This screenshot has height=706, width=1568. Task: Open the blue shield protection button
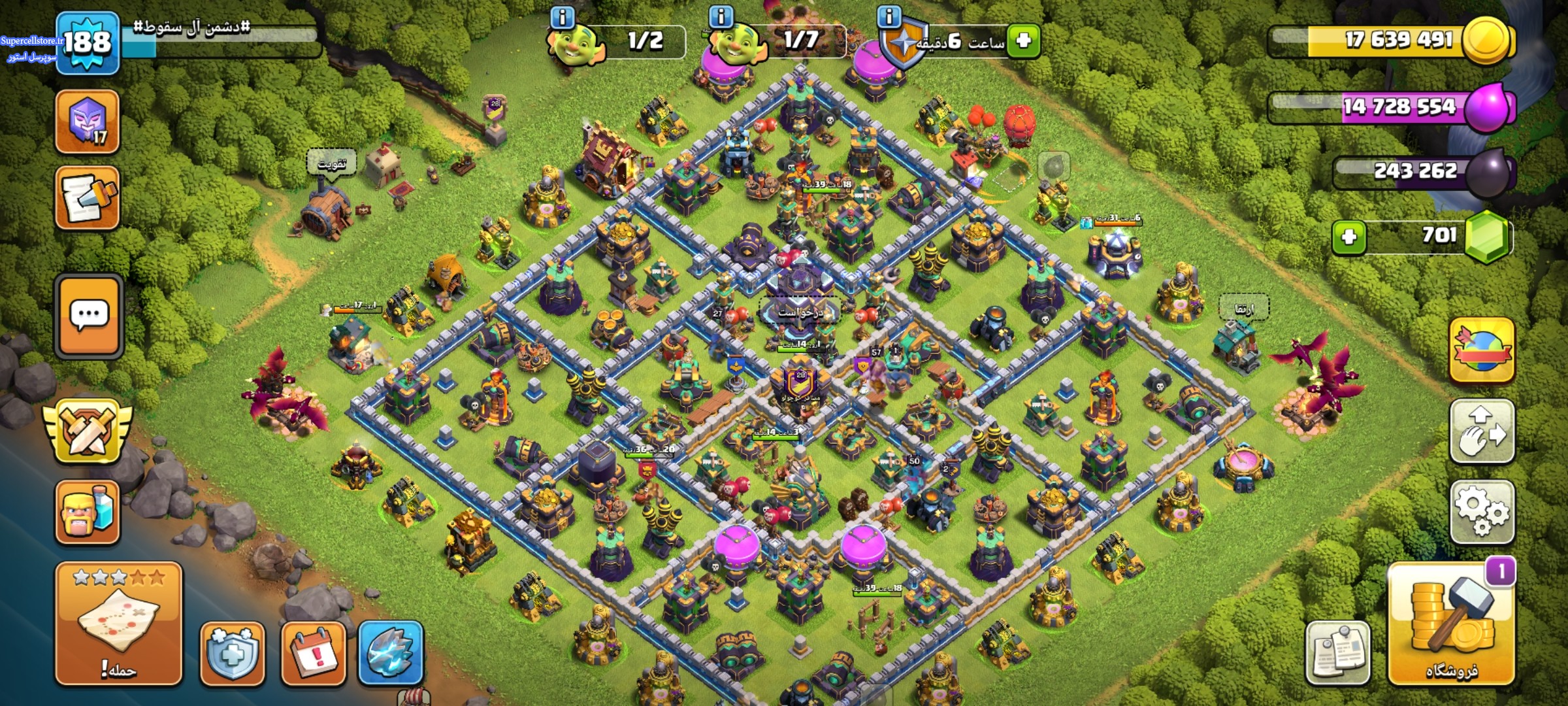click(x=233, y=654)
